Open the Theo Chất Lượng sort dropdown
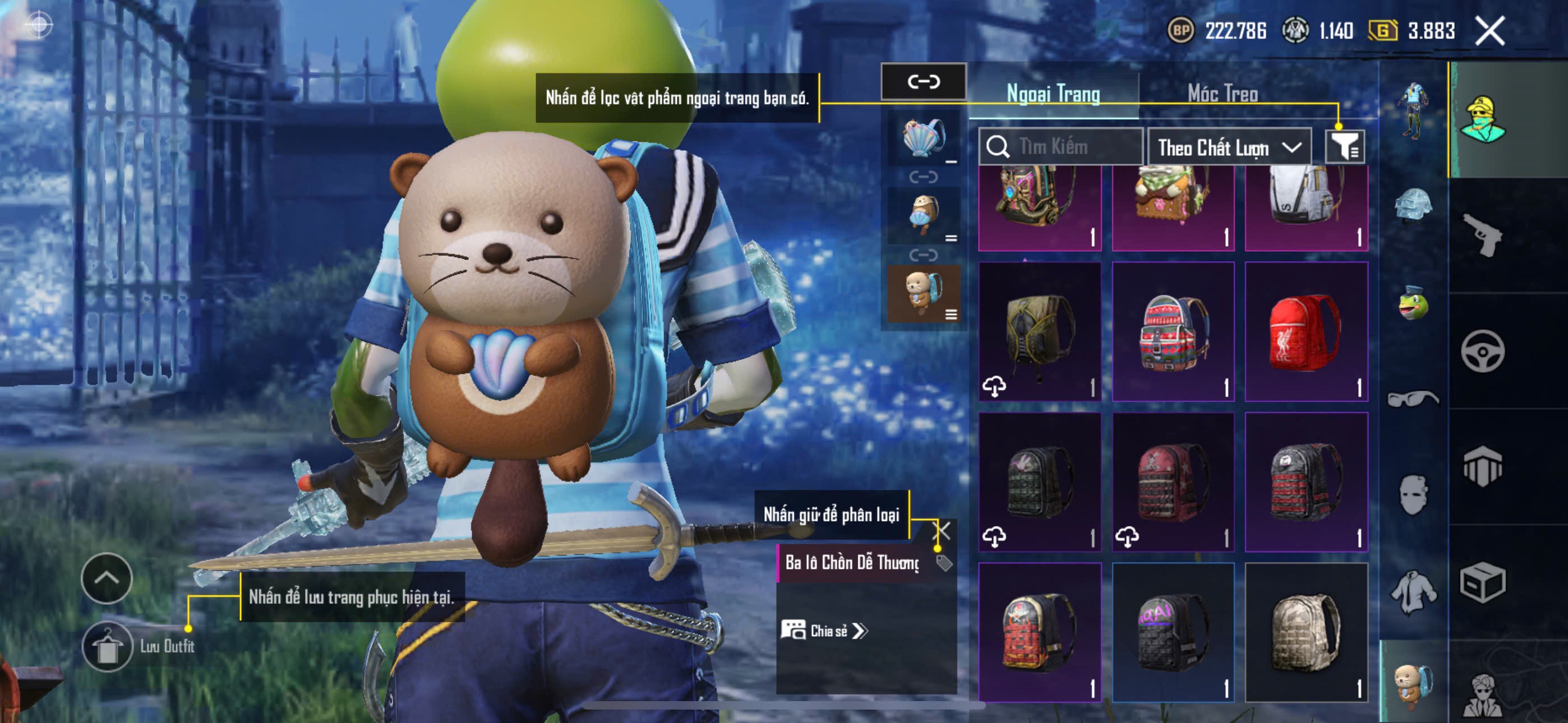 pyautogui.click(x=1229, y=147)
